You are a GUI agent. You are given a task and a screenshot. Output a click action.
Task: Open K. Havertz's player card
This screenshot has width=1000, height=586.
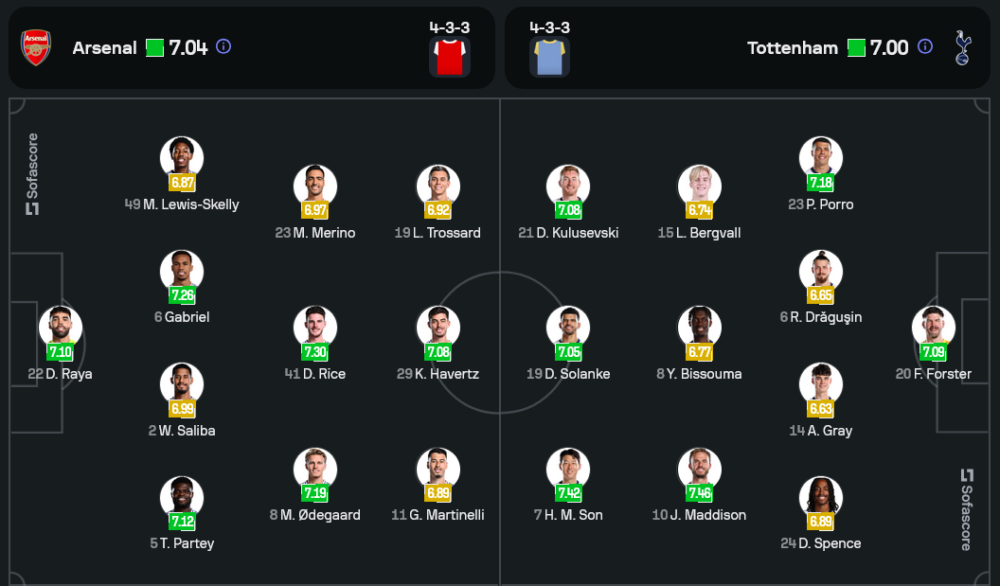[438, 328]
